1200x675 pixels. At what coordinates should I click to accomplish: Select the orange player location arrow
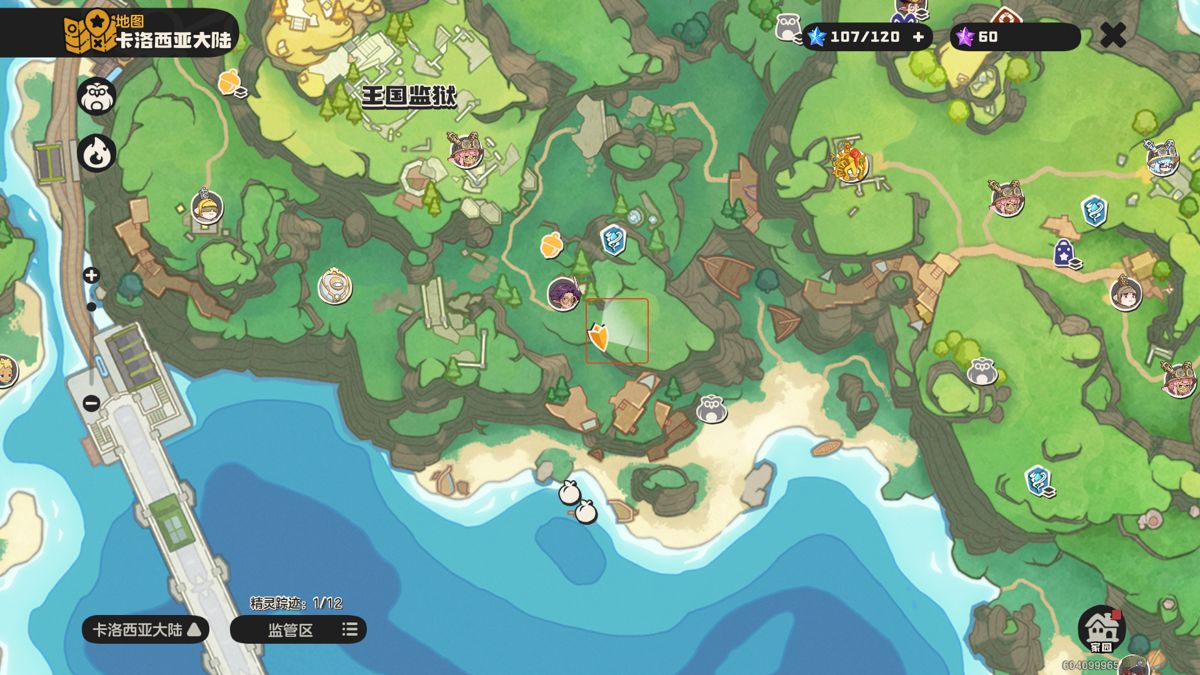point(599,337)
